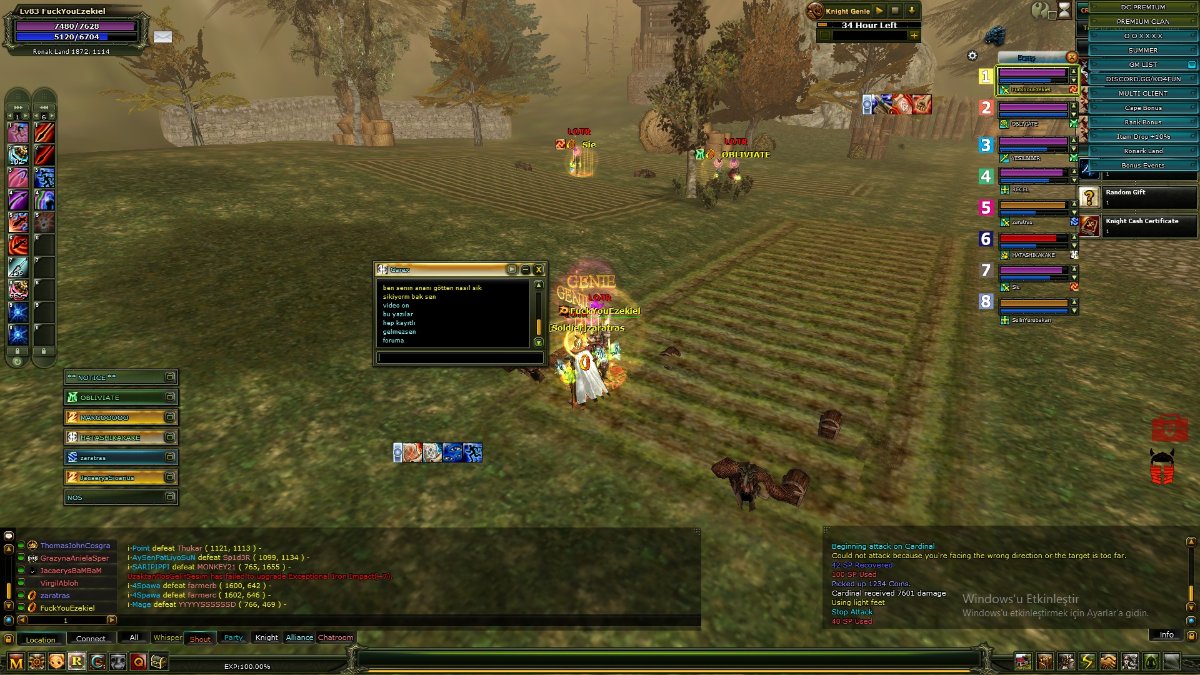Start the Knight Genie with play button

click(879, 10)
